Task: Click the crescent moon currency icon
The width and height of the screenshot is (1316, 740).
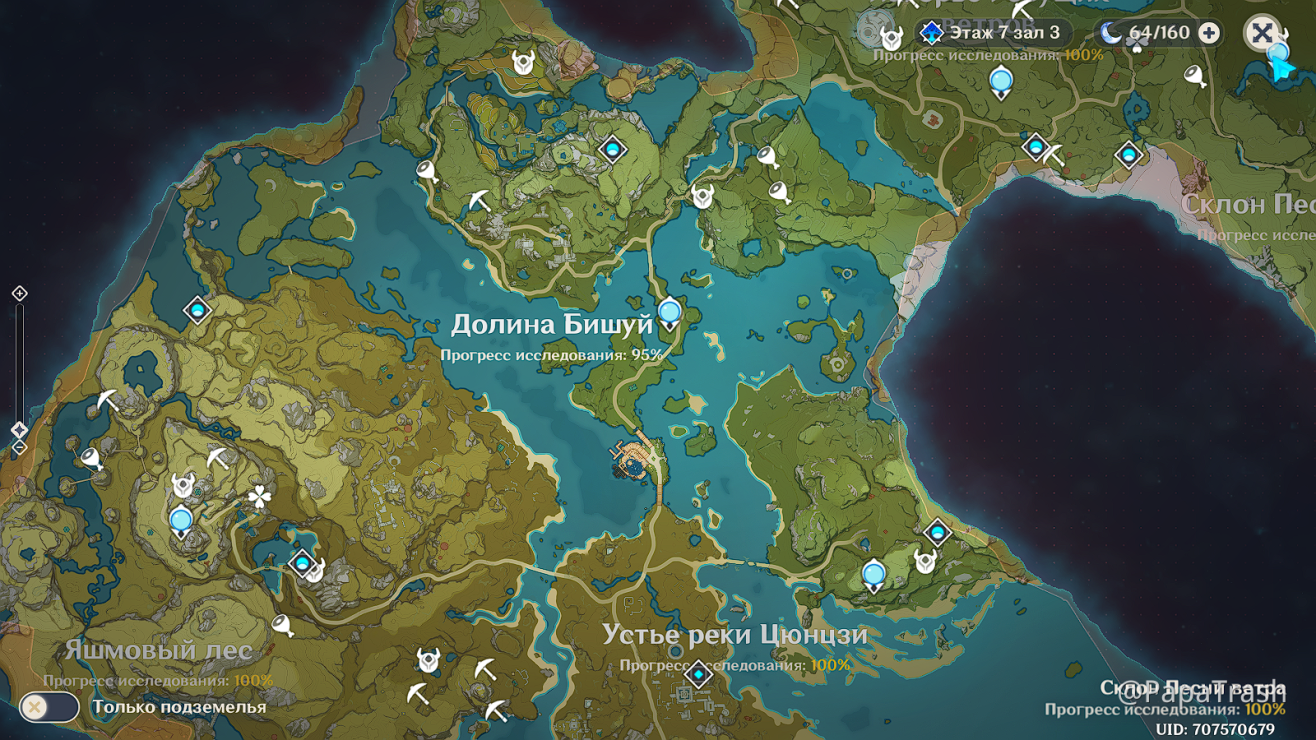Action: tap(1108, 31)
